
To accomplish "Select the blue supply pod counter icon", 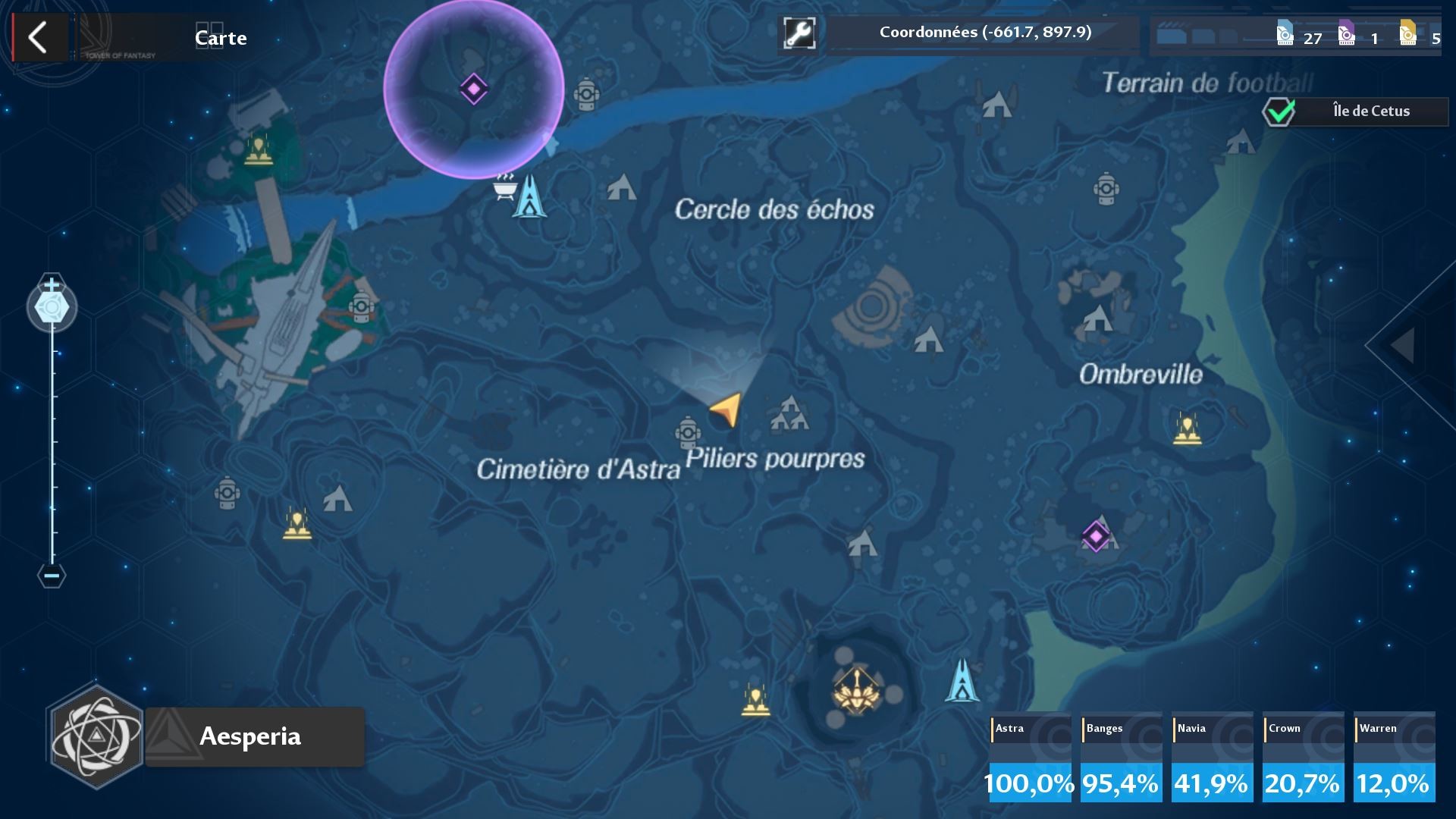I will (1284, 34).
